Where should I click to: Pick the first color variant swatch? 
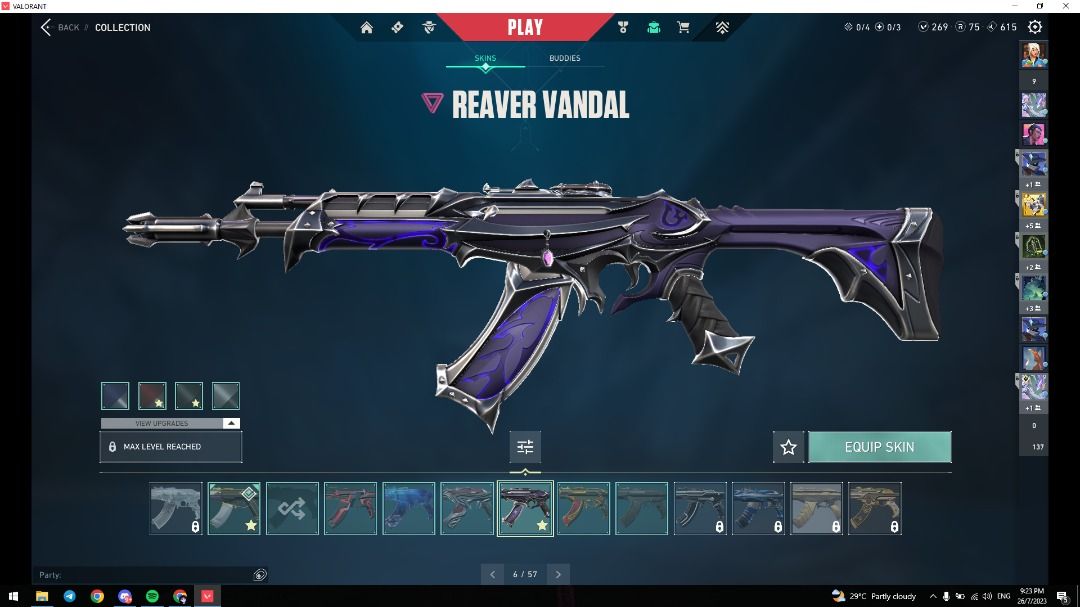pos(115,396)
